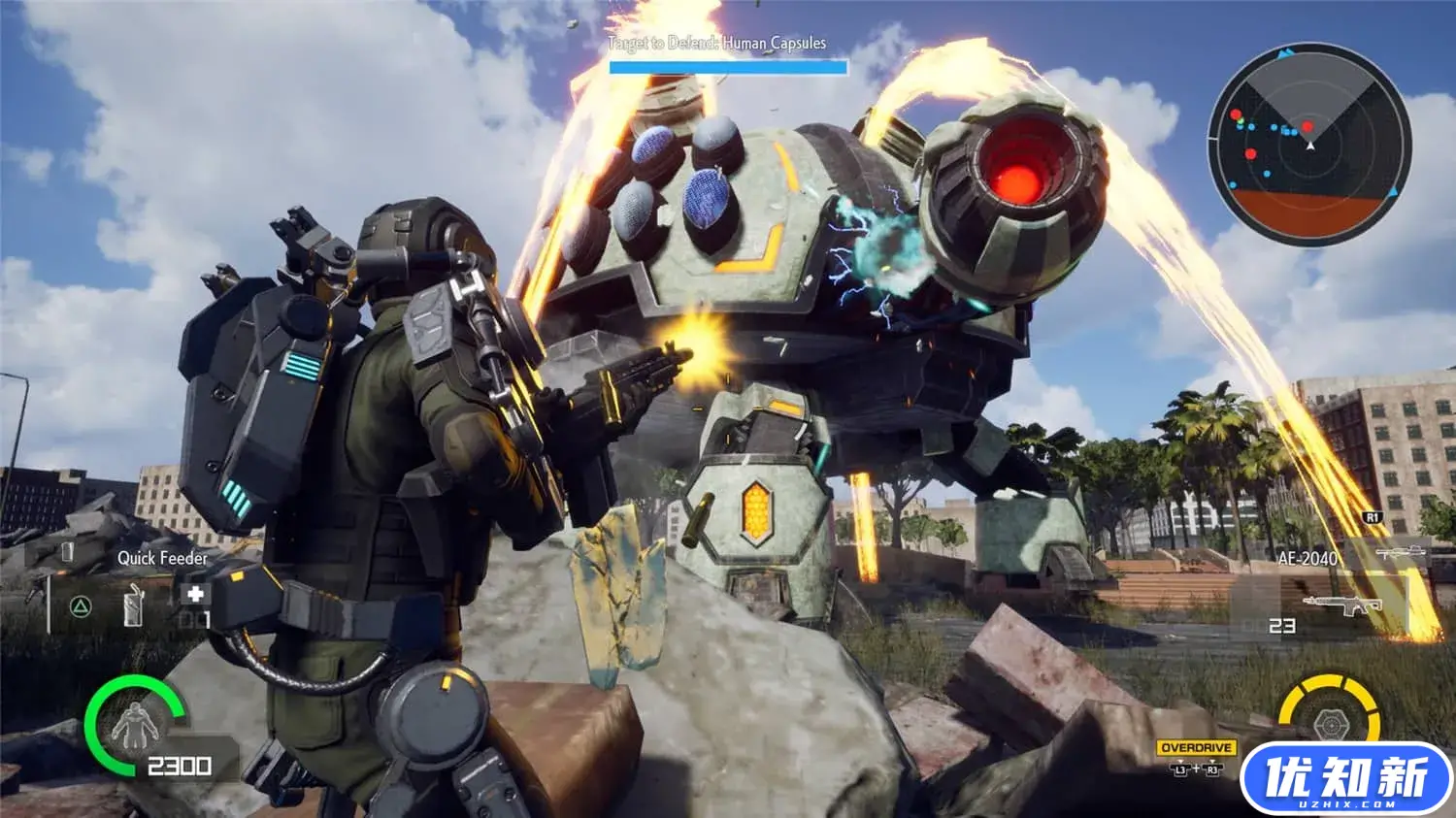The image size is (1456, 818).
Task: Select the 'Target to Defend: Human Capsules' banner
Action: click(x=718, y=43)
